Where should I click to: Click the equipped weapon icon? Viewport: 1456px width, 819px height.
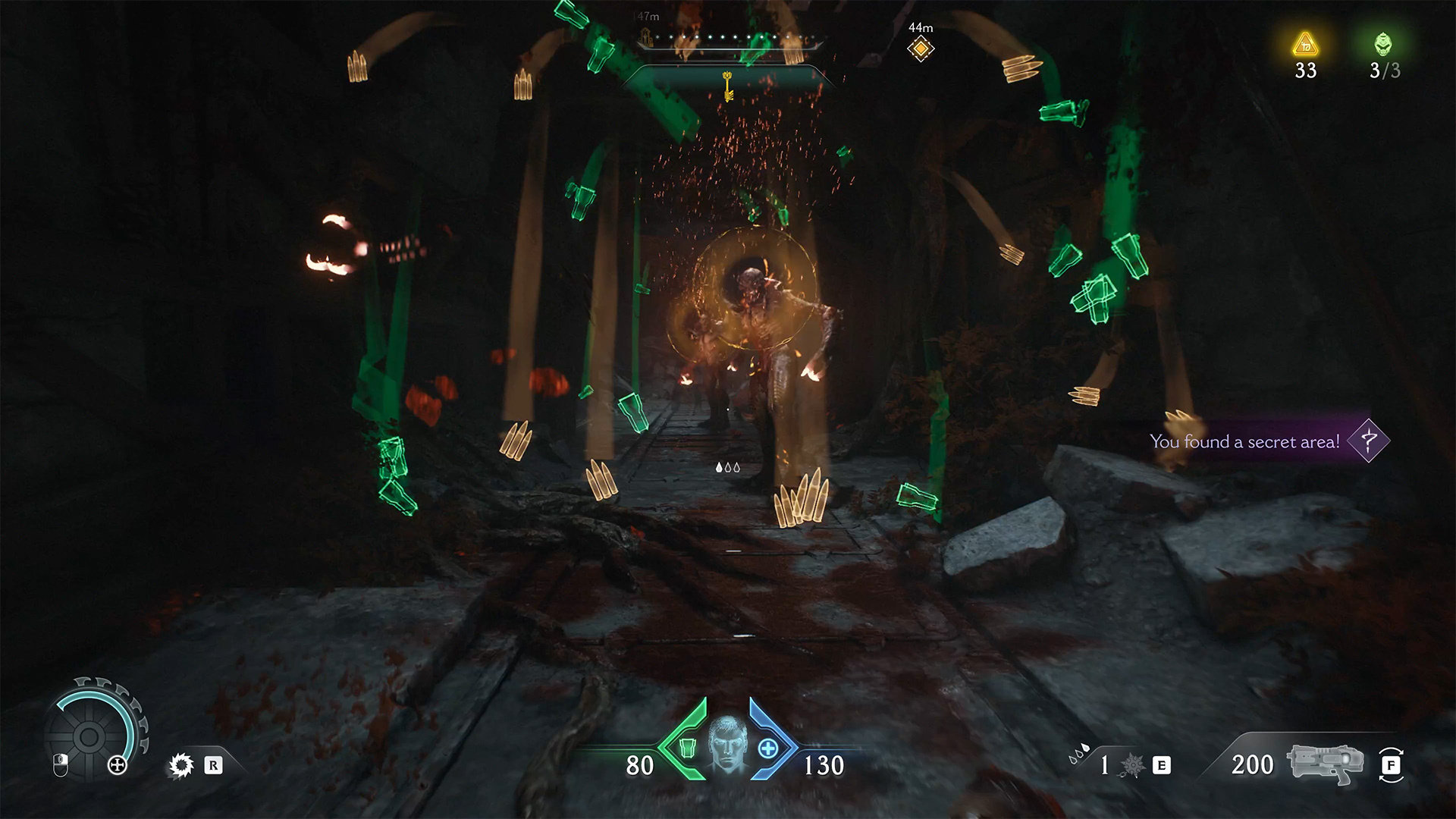pos(1324,764)
